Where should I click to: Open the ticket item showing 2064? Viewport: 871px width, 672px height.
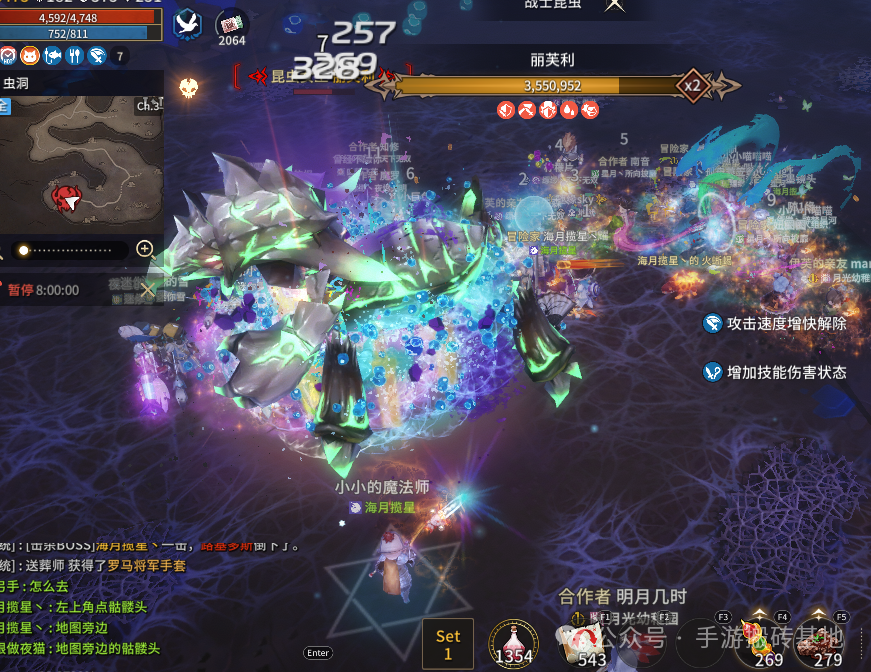click(232, 24)
